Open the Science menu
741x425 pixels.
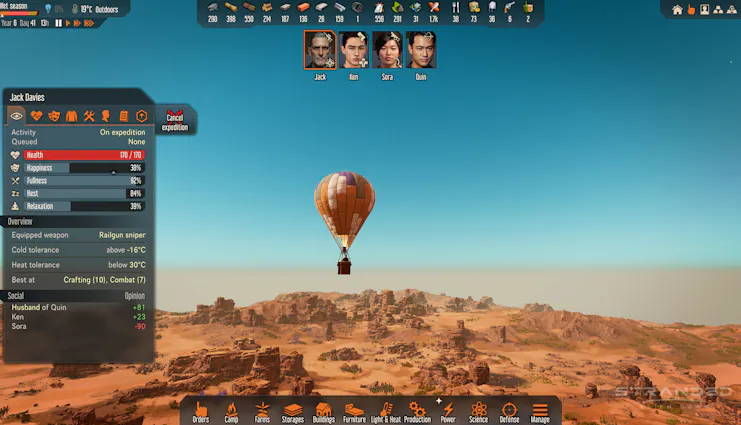pos(479,411)
